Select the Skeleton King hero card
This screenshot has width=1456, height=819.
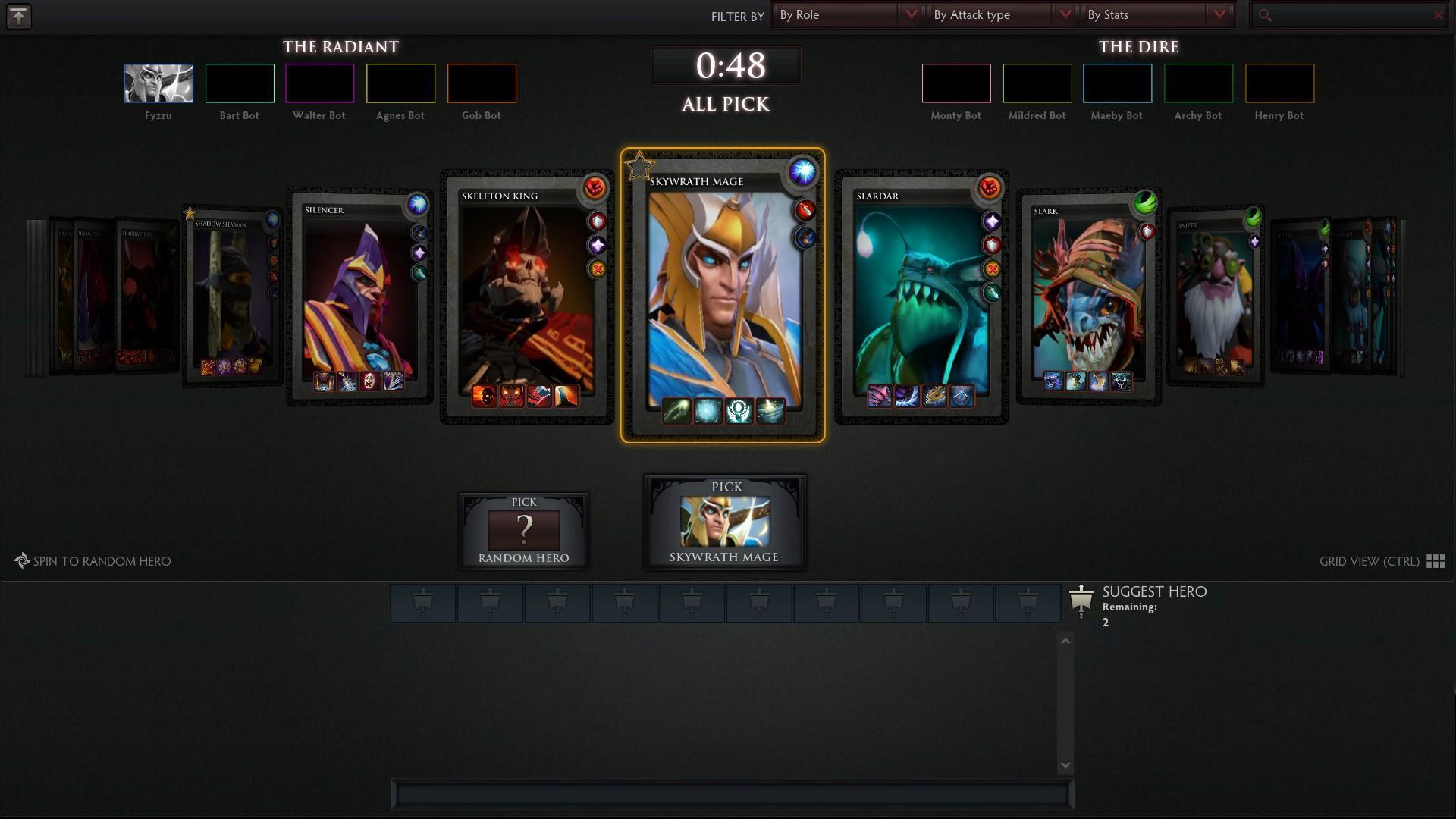click(526, 297)
